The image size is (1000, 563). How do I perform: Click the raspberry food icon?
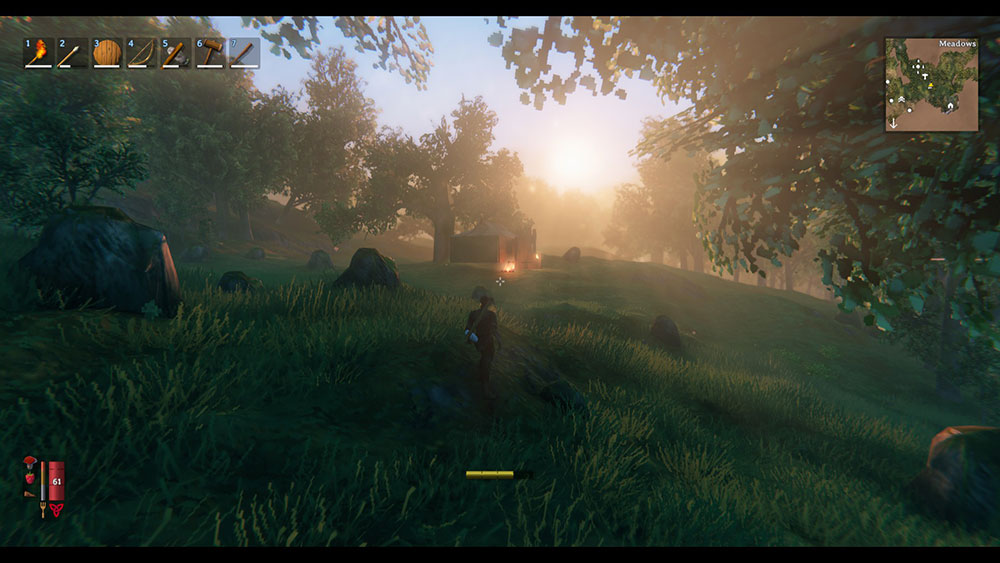[30, 478]
